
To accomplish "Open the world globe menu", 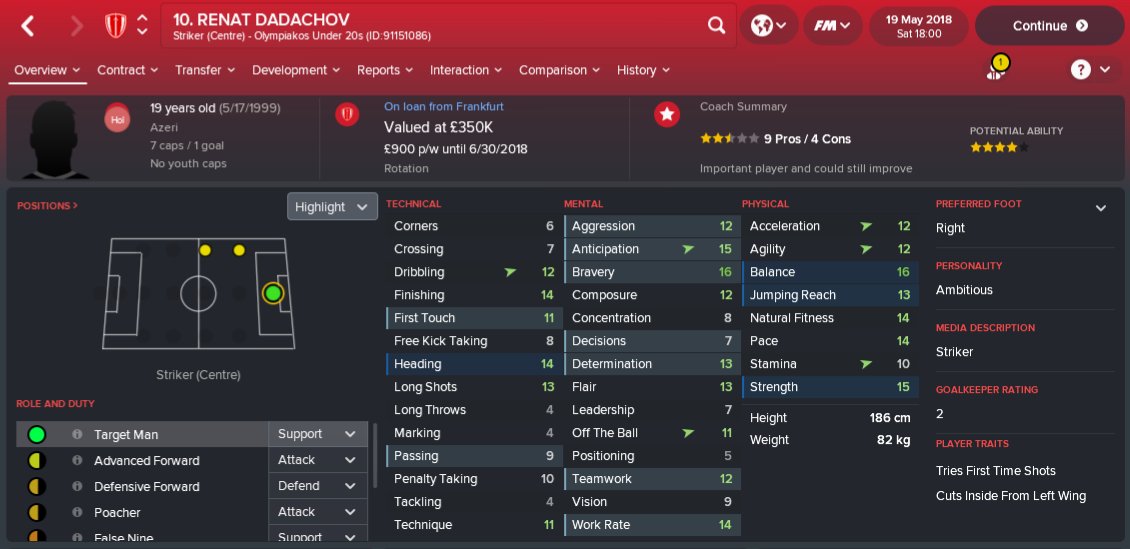I will 768,26.
